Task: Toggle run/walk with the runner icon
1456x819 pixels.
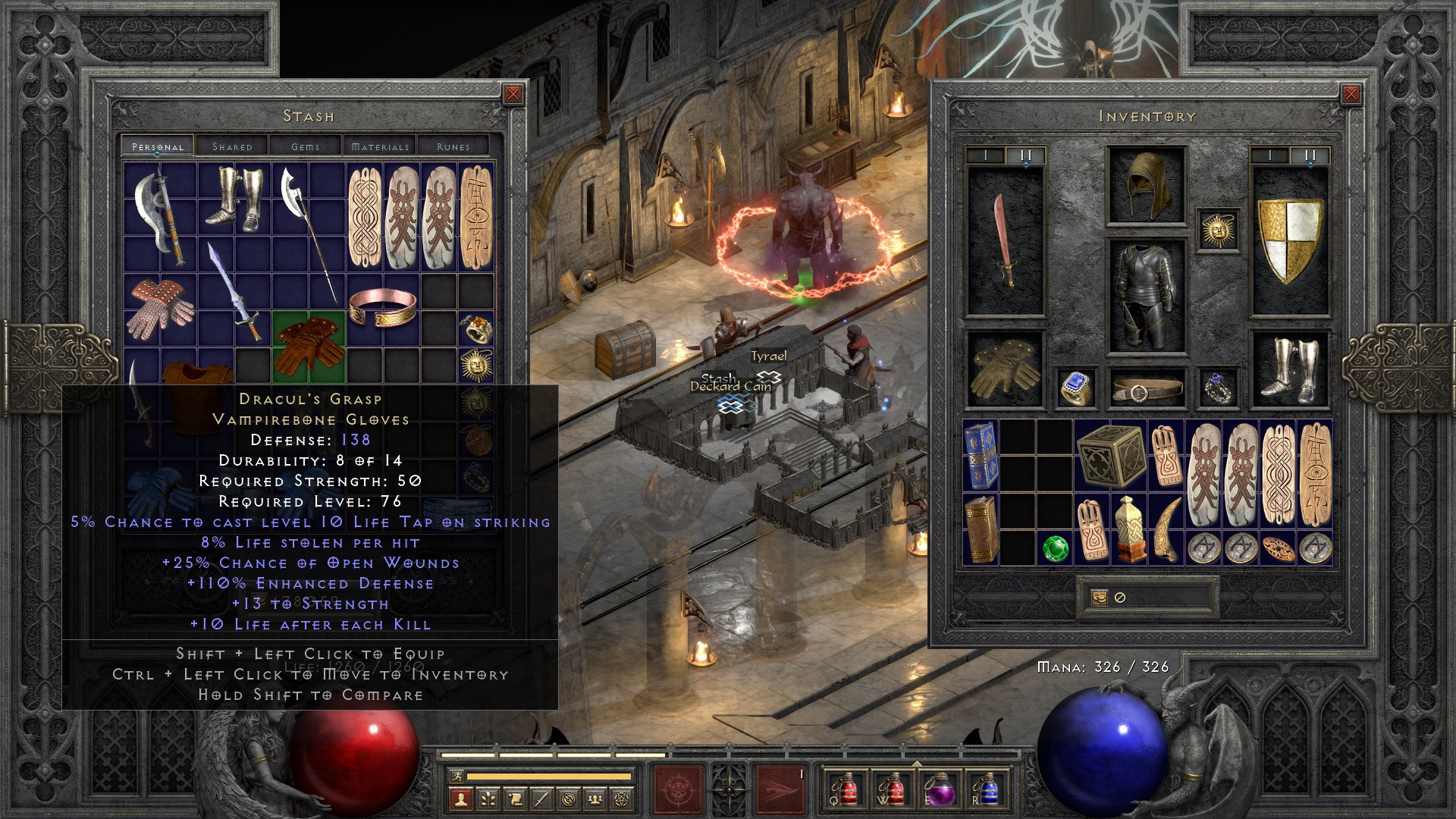Action: tap(457, 776)
